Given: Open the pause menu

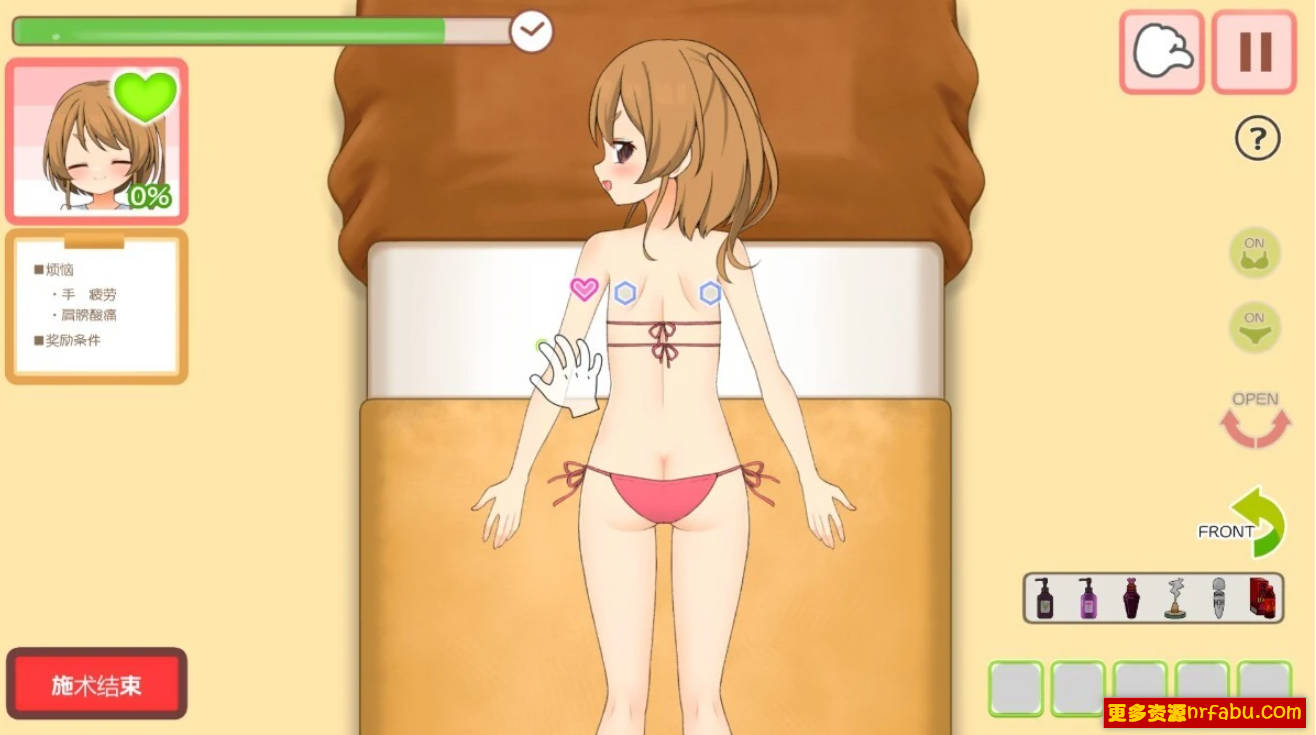Looking at the screenshot, I should point(1253,52).
